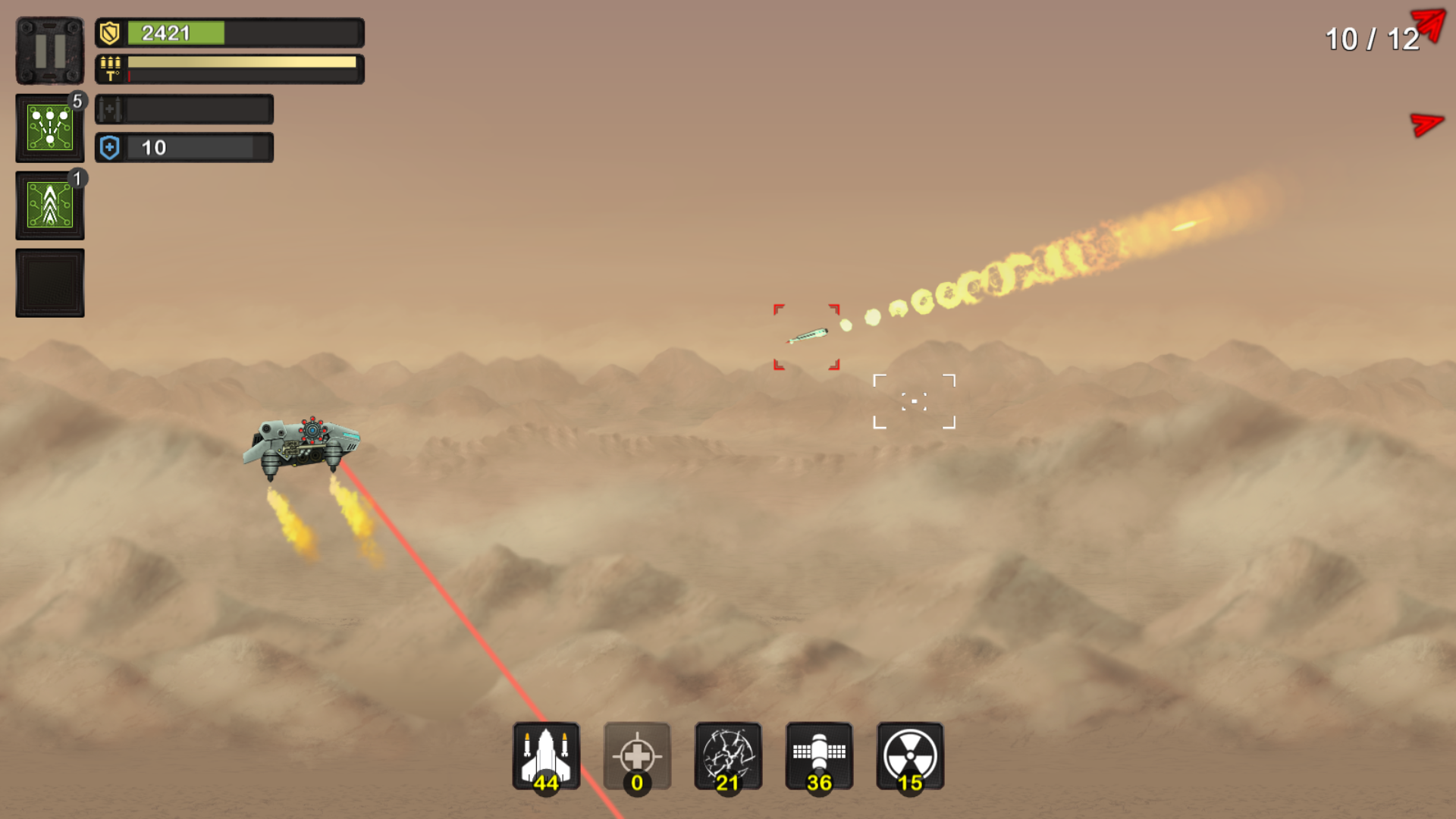Select the rocket launch ability showing 44

[547, 756]
